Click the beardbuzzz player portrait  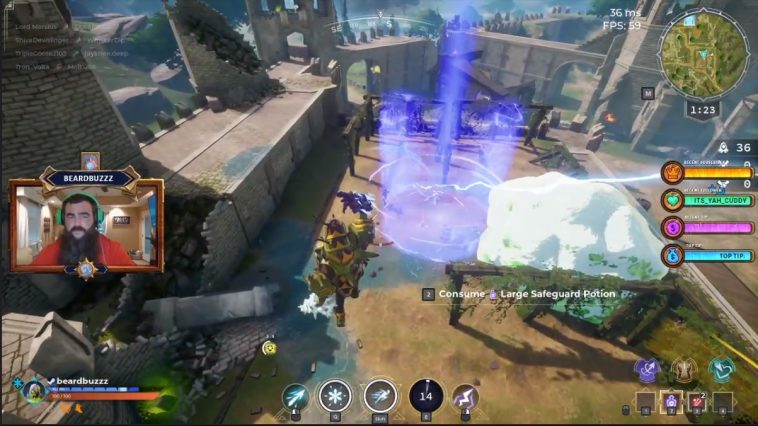(32, 390)
